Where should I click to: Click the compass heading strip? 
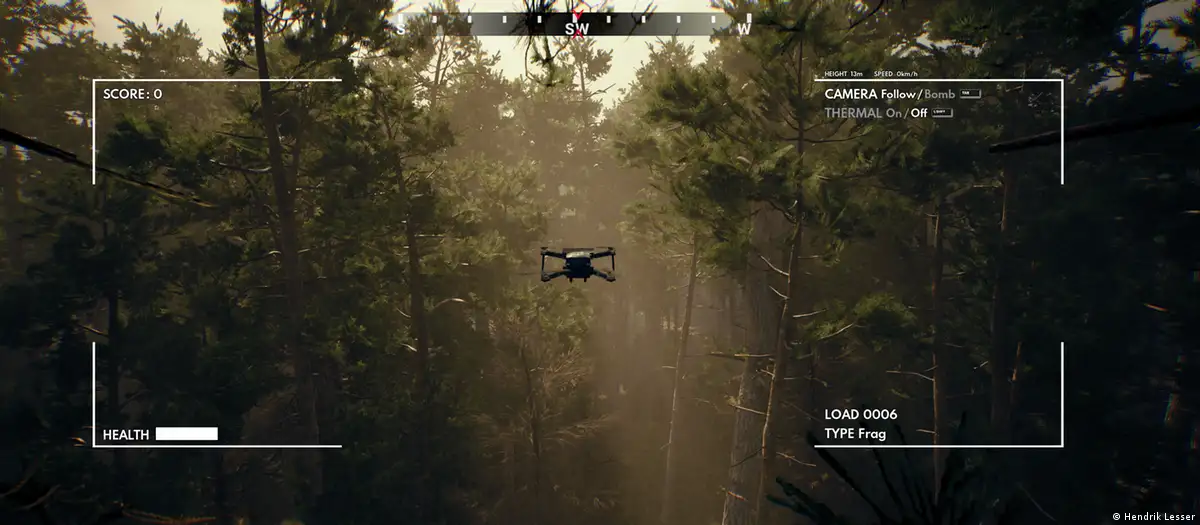[x=575, y=24]
